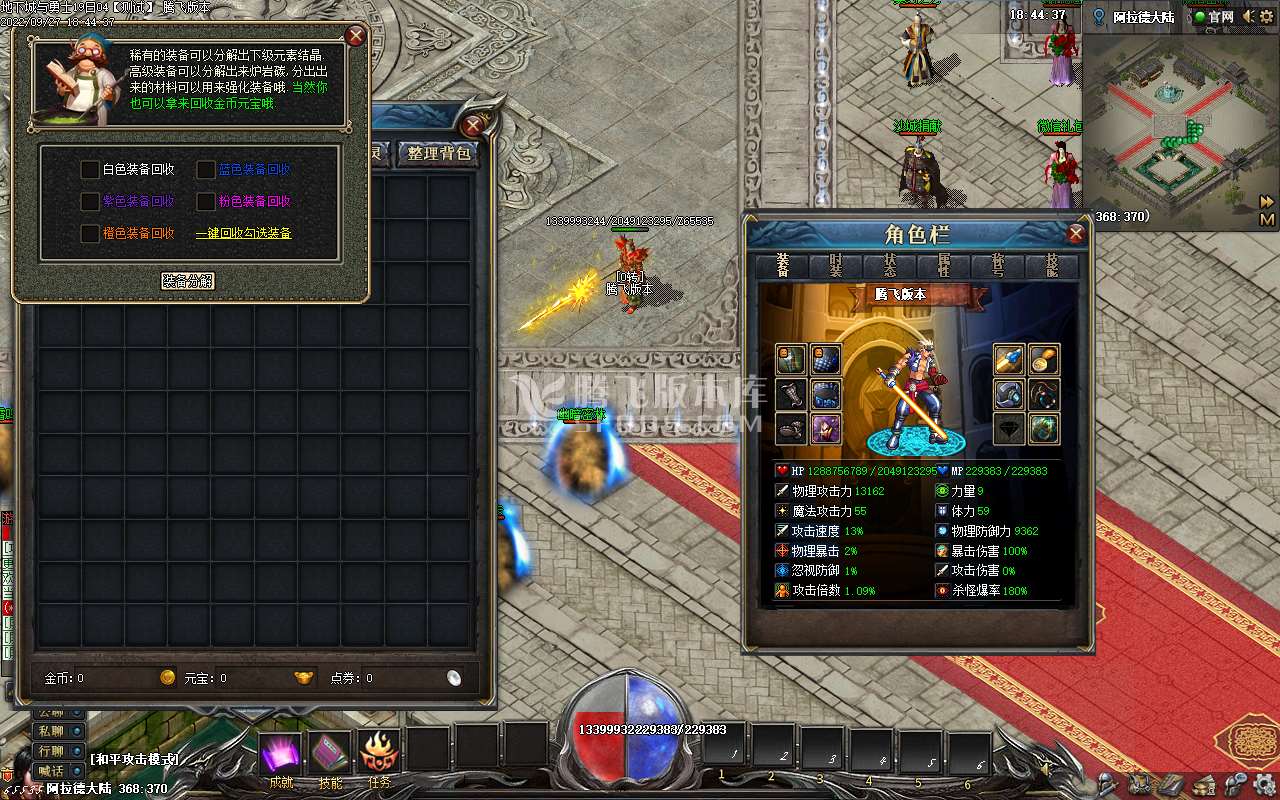
Task: Switch to the 时装 tab
Action: [x=836, y=266]
